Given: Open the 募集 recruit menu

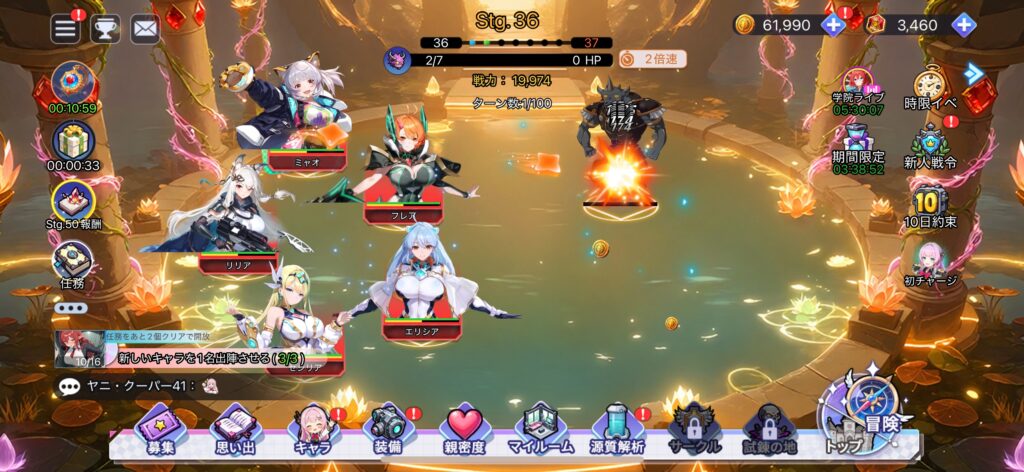Looking at the screenshot, I should click(160, 431).
